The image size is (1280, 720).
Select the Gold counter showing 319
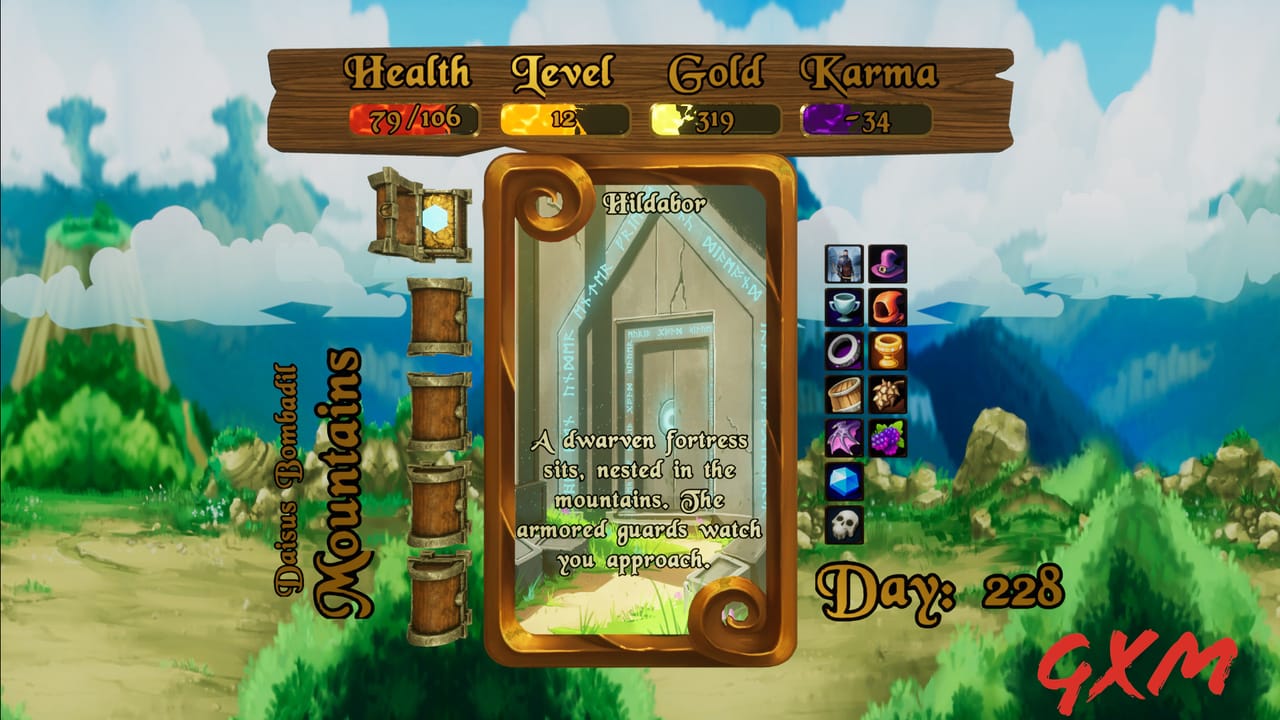point(712,117)
